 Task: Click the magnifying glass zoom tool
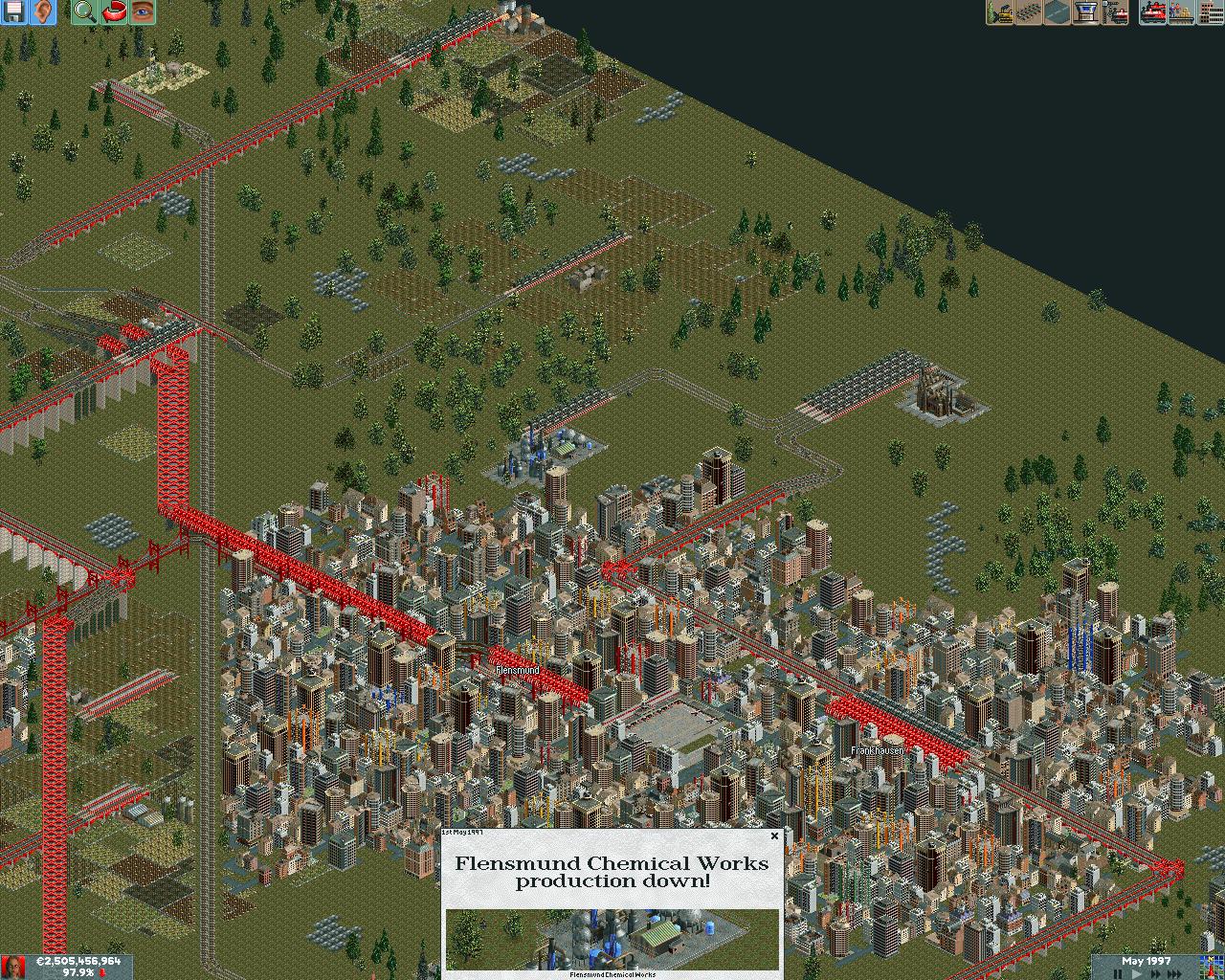pos(84,12)
